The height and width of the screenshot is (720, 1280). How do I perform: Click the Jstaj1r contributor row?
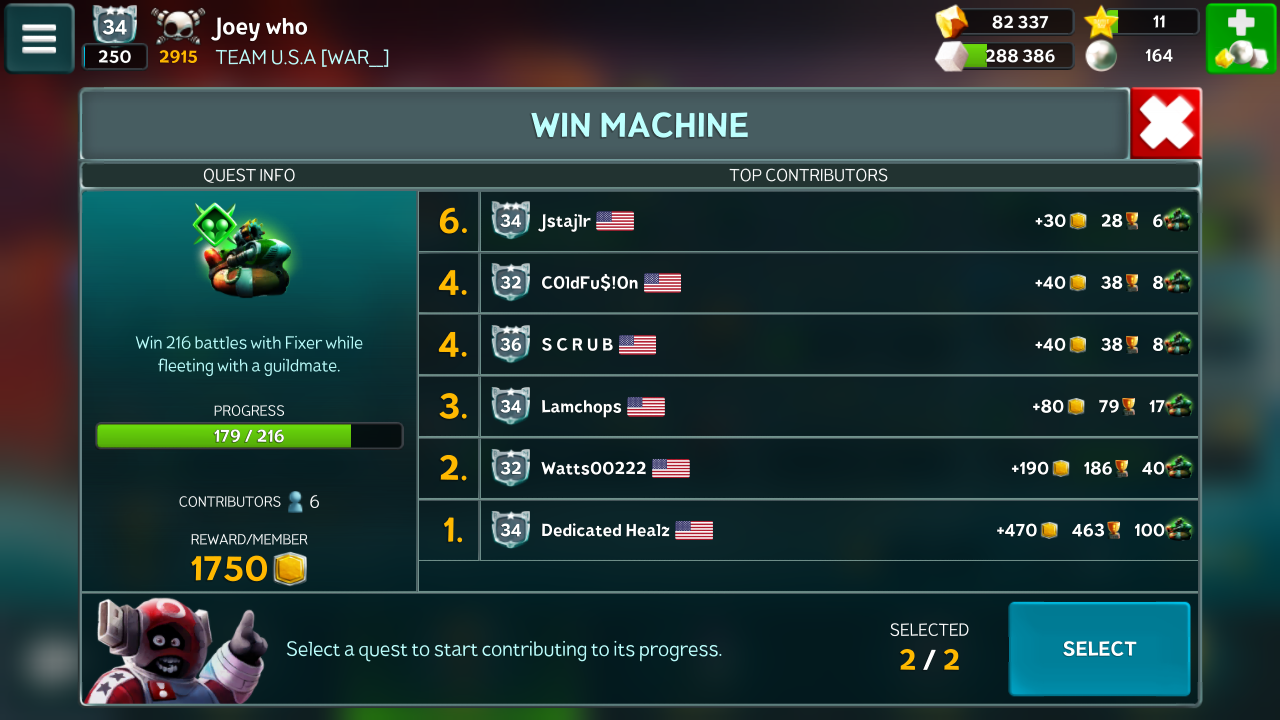808,221
